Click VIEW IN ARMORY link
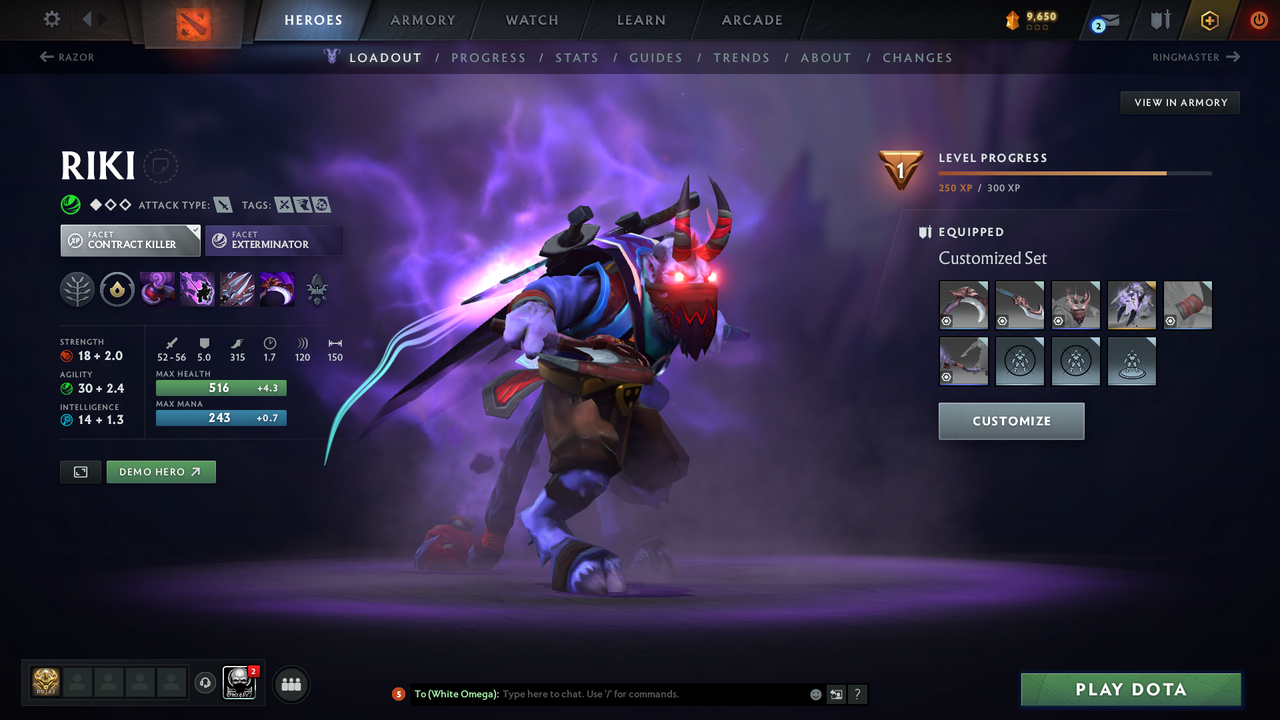The width and height of the screenshot is (1280, 720). coord(1179,102)
